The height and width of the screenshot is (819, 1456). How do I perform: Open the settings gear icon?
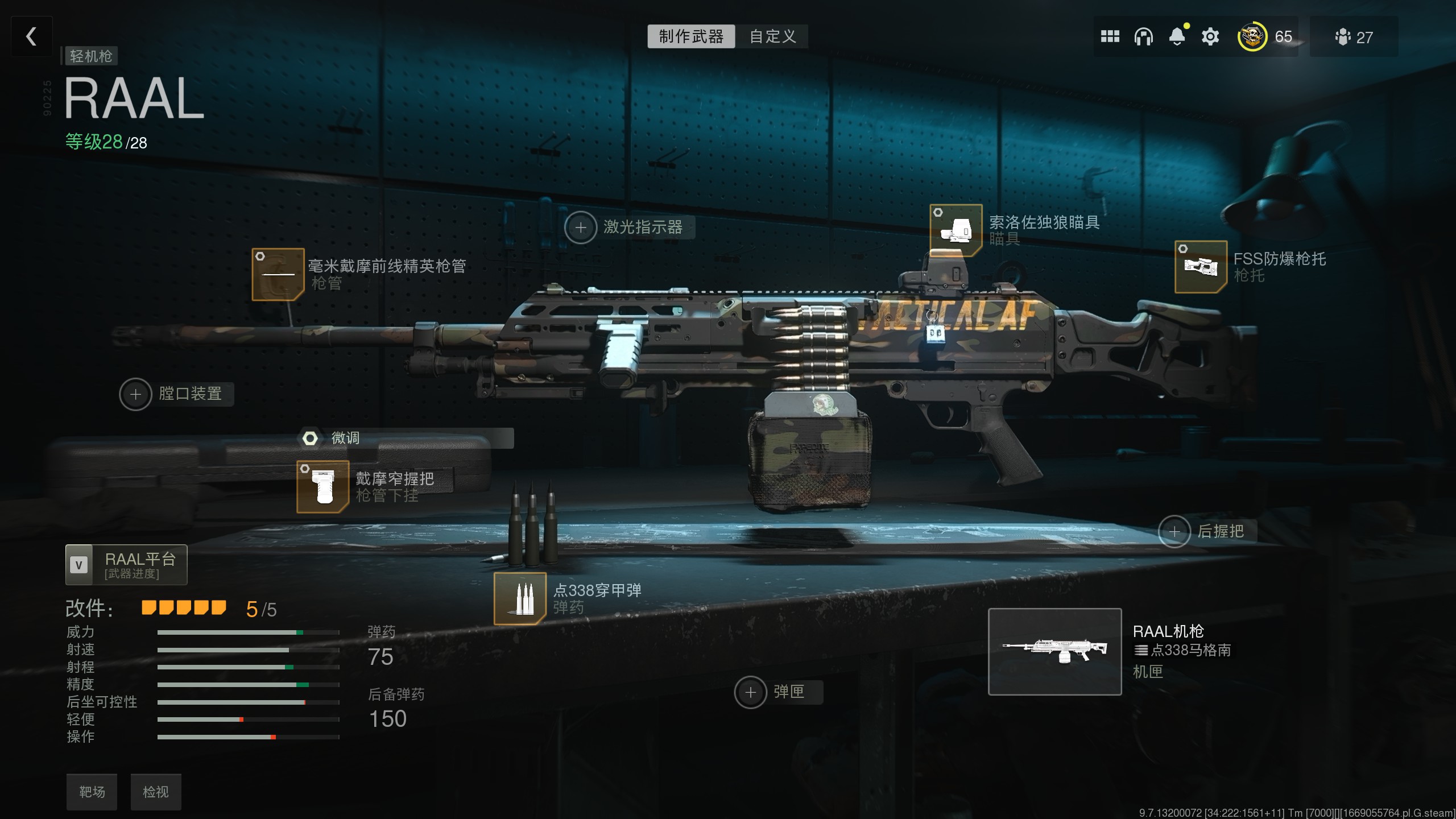[x=1210, y=36]
